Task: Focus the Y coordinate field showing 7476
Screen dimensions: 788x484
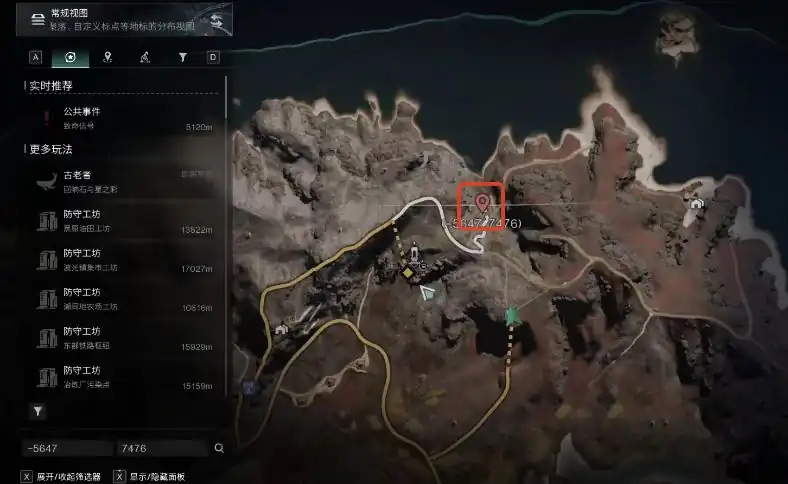Action: point(159,448)
